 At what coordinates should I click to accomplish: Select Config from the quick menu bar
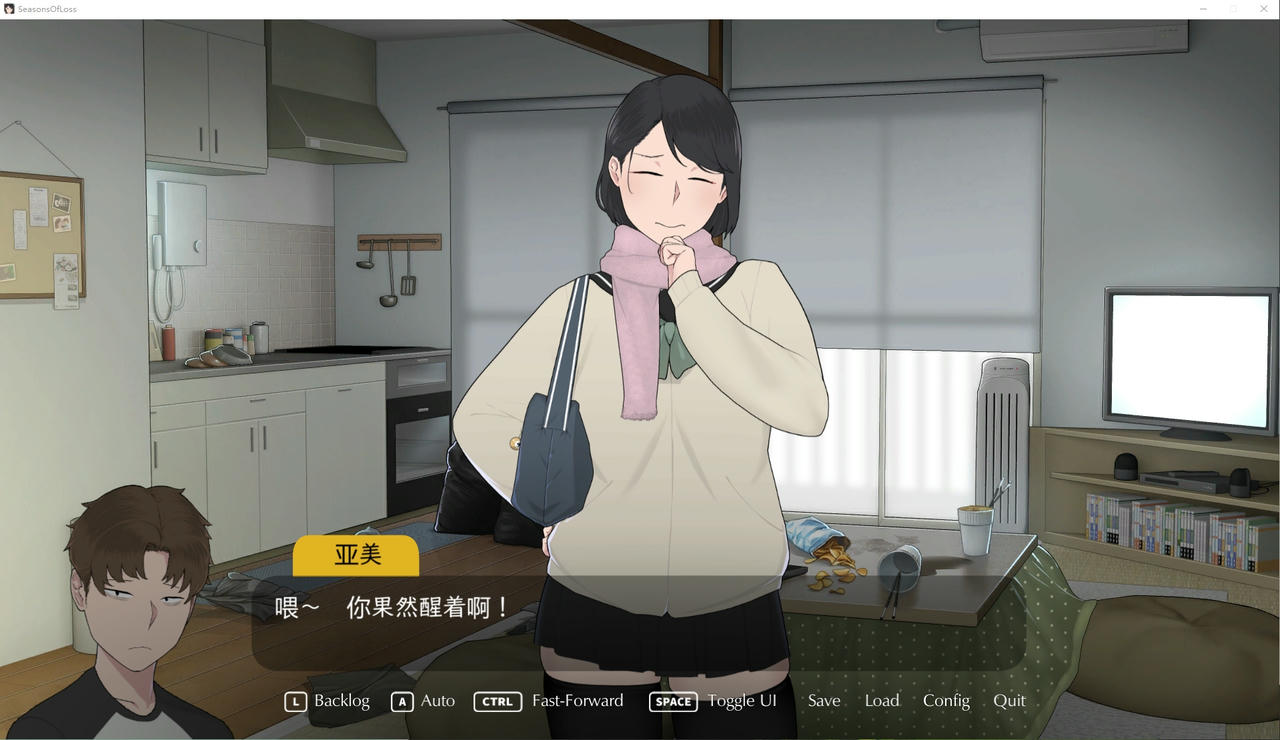coord(946,701)
